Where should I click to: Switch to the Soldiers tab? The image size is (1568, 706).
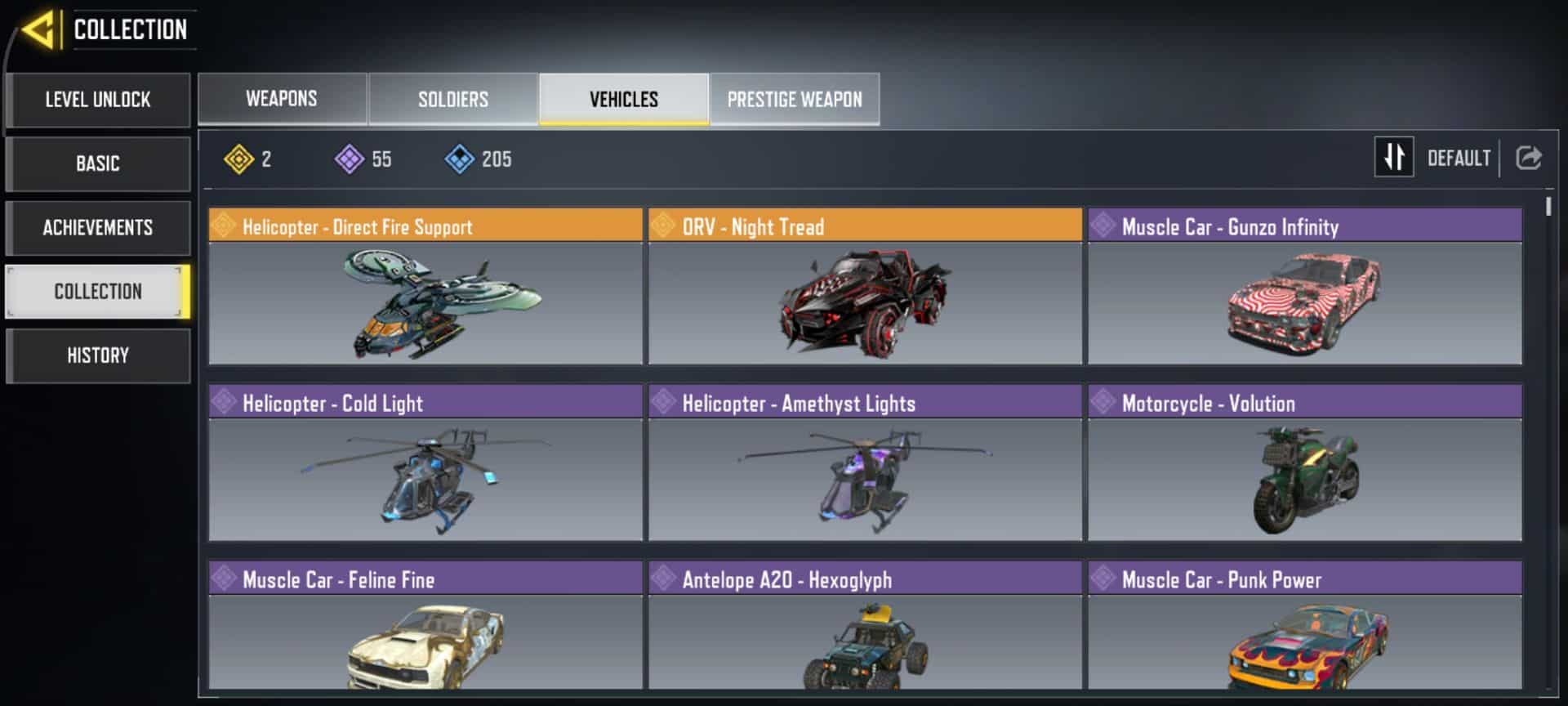coord(453,99)
